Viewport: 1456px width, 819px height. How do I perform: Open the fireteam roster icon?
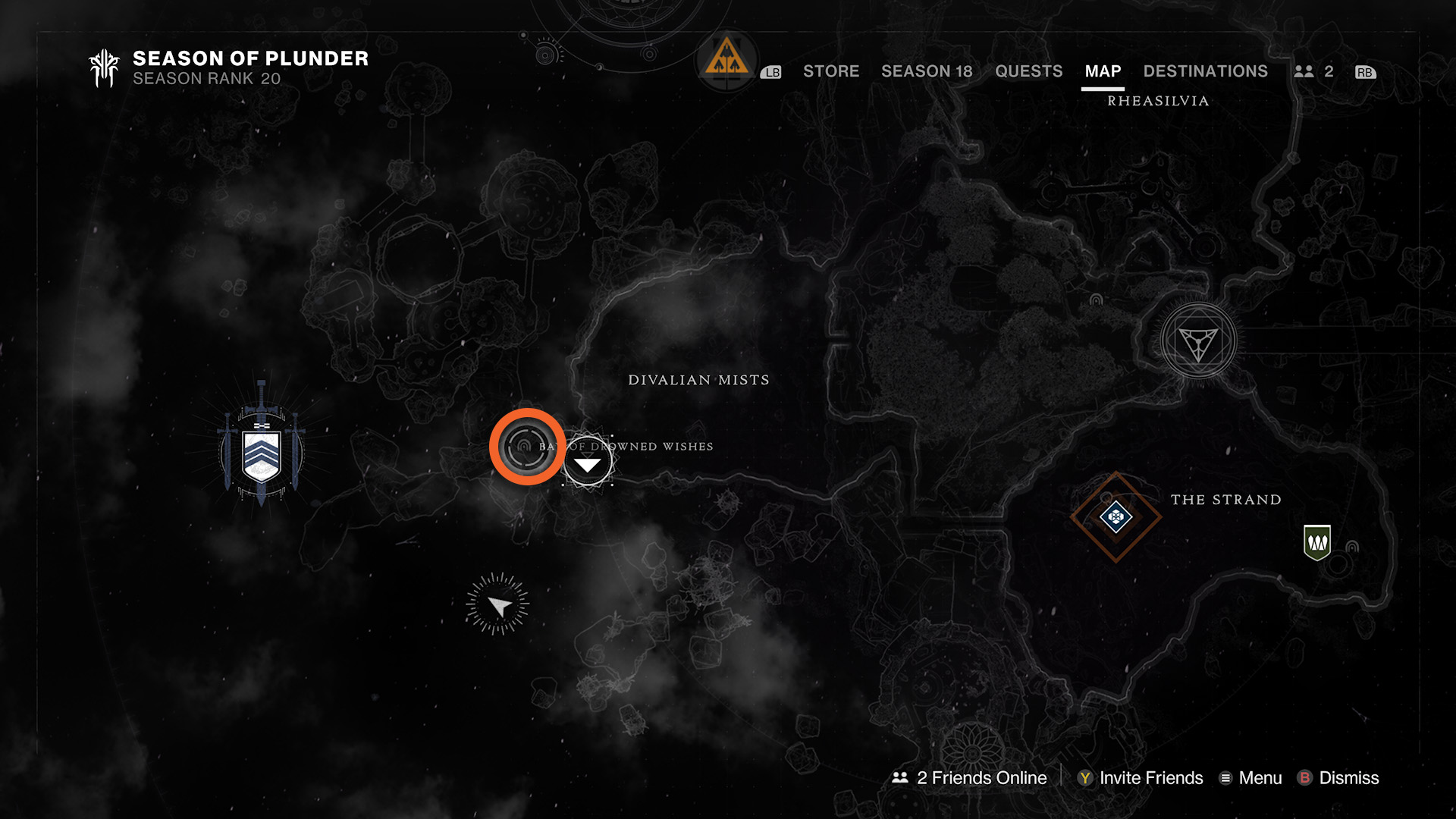point(1313,71)
